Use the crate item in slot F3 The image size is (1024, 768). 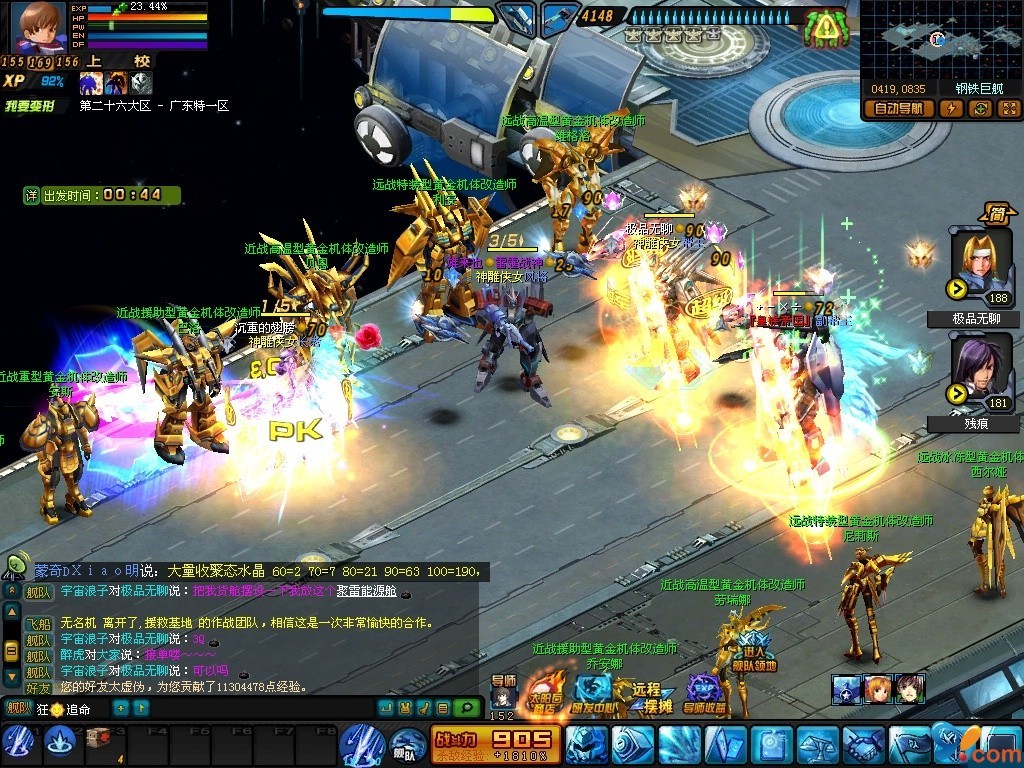(98, 739)
